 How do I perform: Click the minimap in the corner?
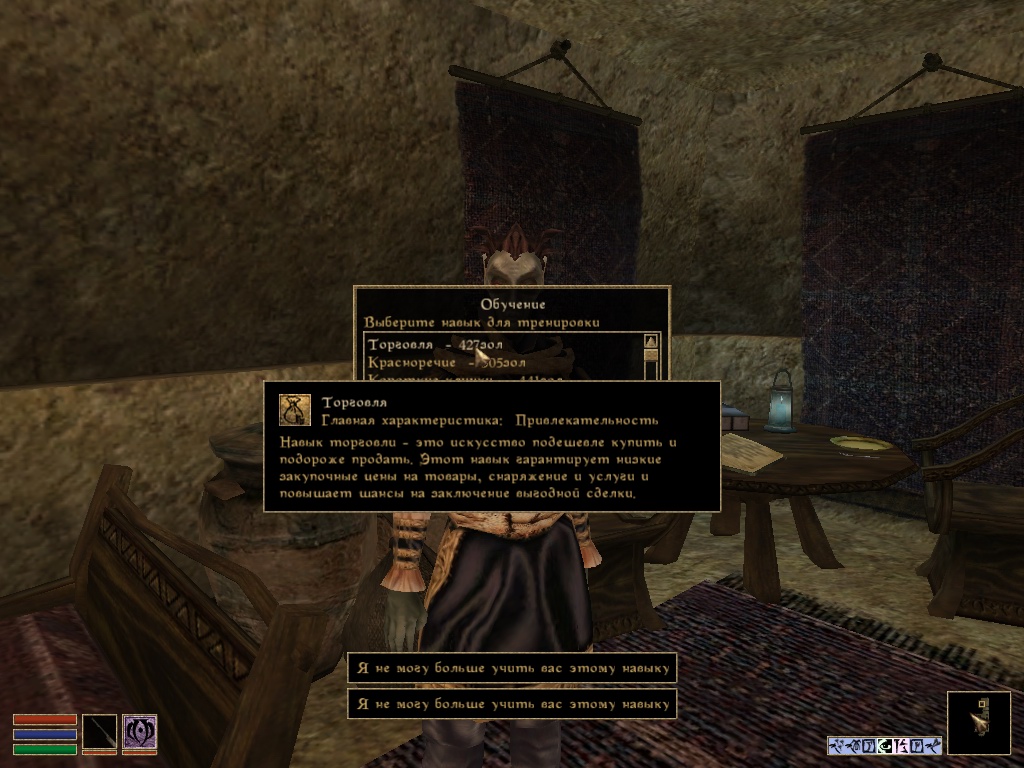coord(978,722)
